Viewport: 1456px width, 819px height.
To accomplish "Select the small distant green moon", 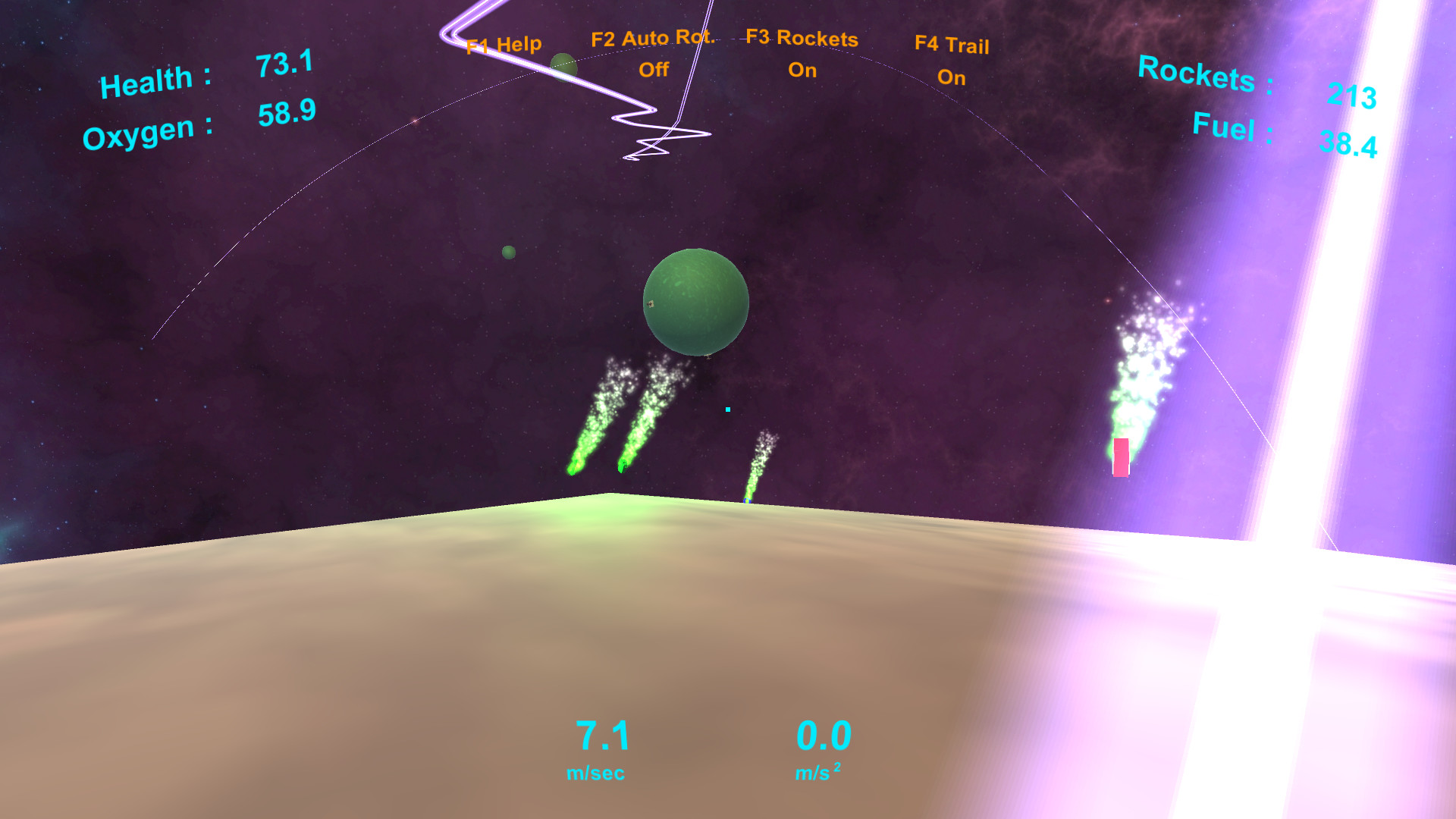I will coord(507,252).
